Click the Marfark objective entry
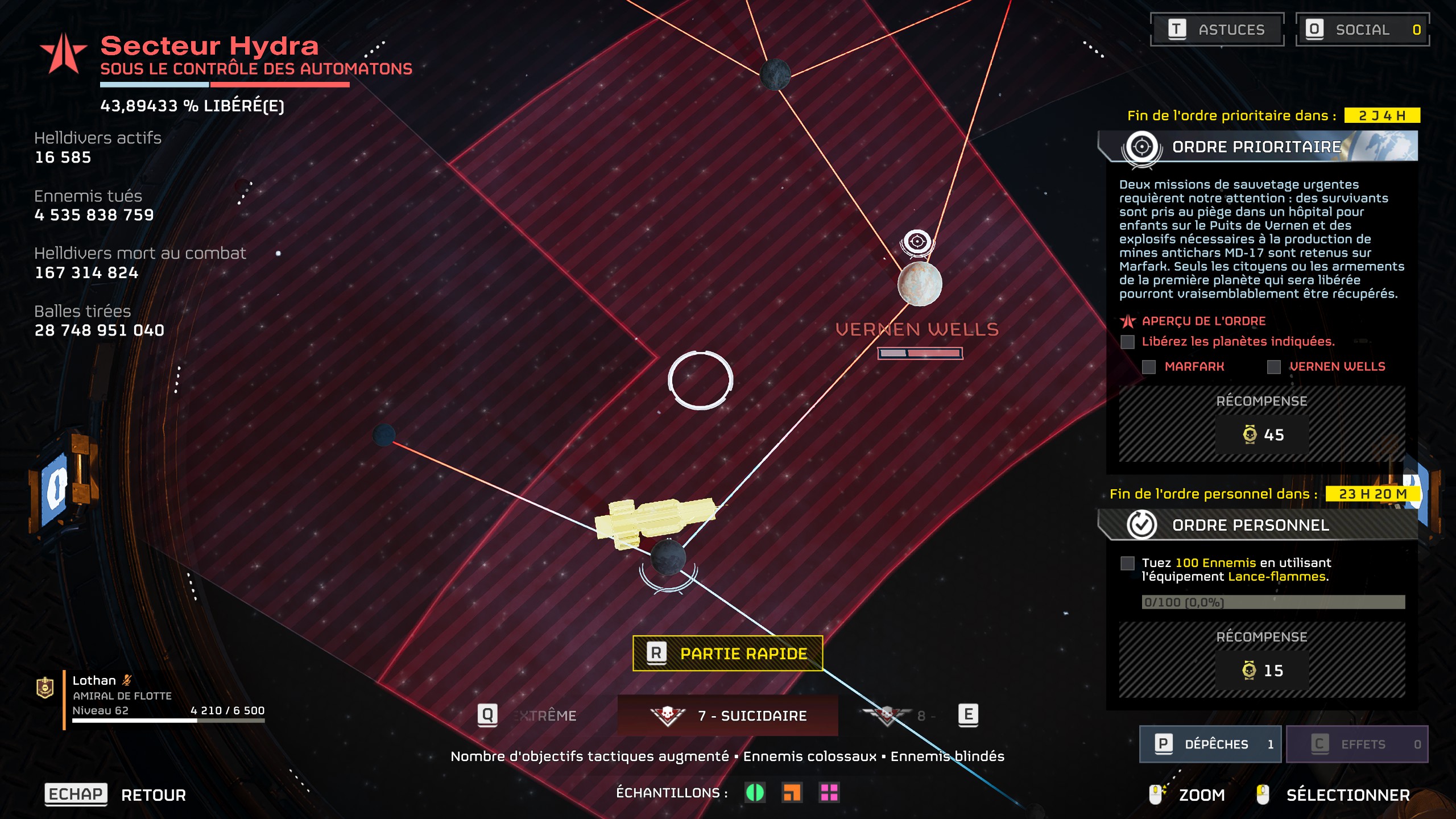 tap(1194, 367)
